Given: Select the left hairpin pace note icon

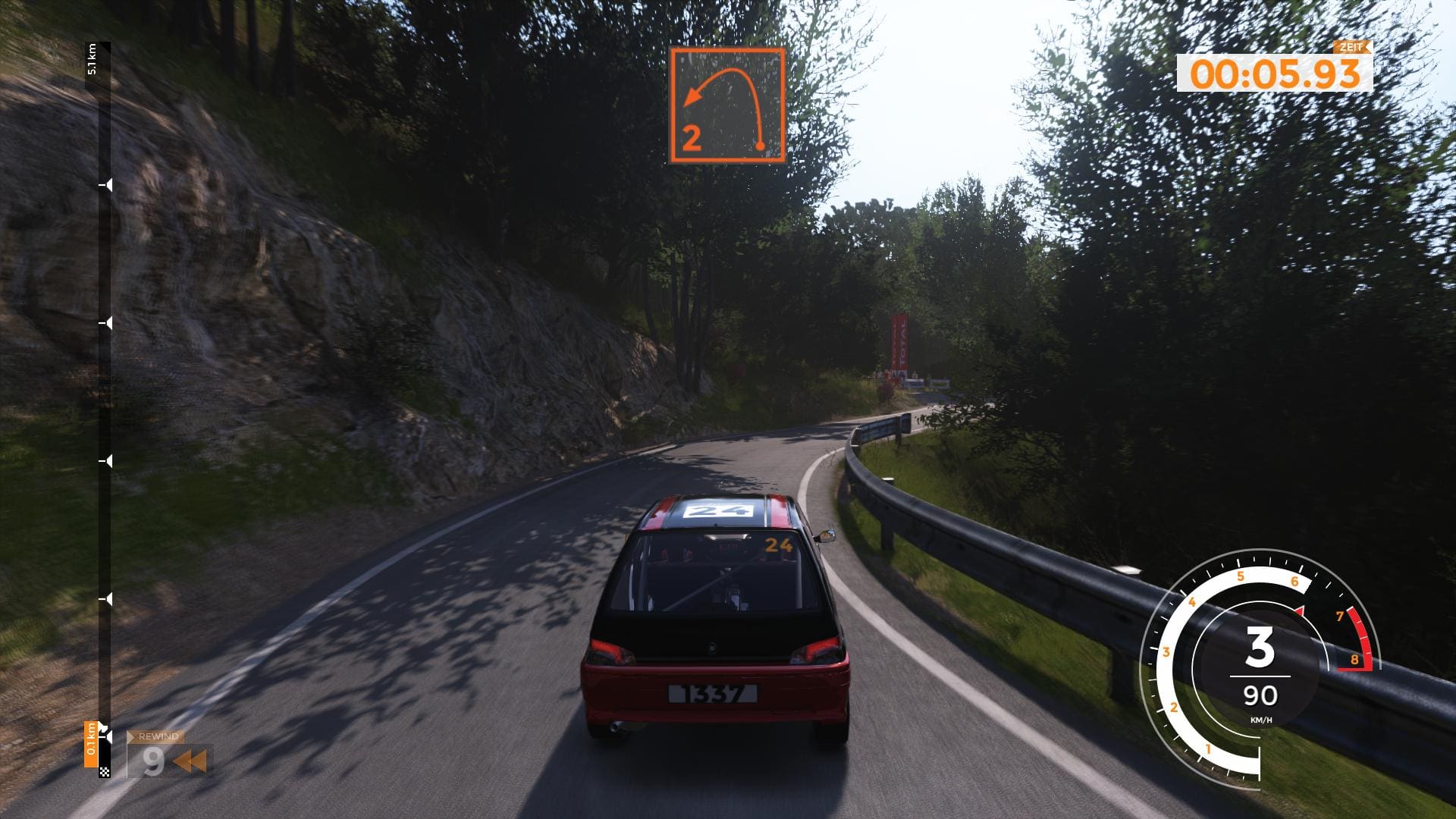Looking at the screenshot, I should 726,105.
